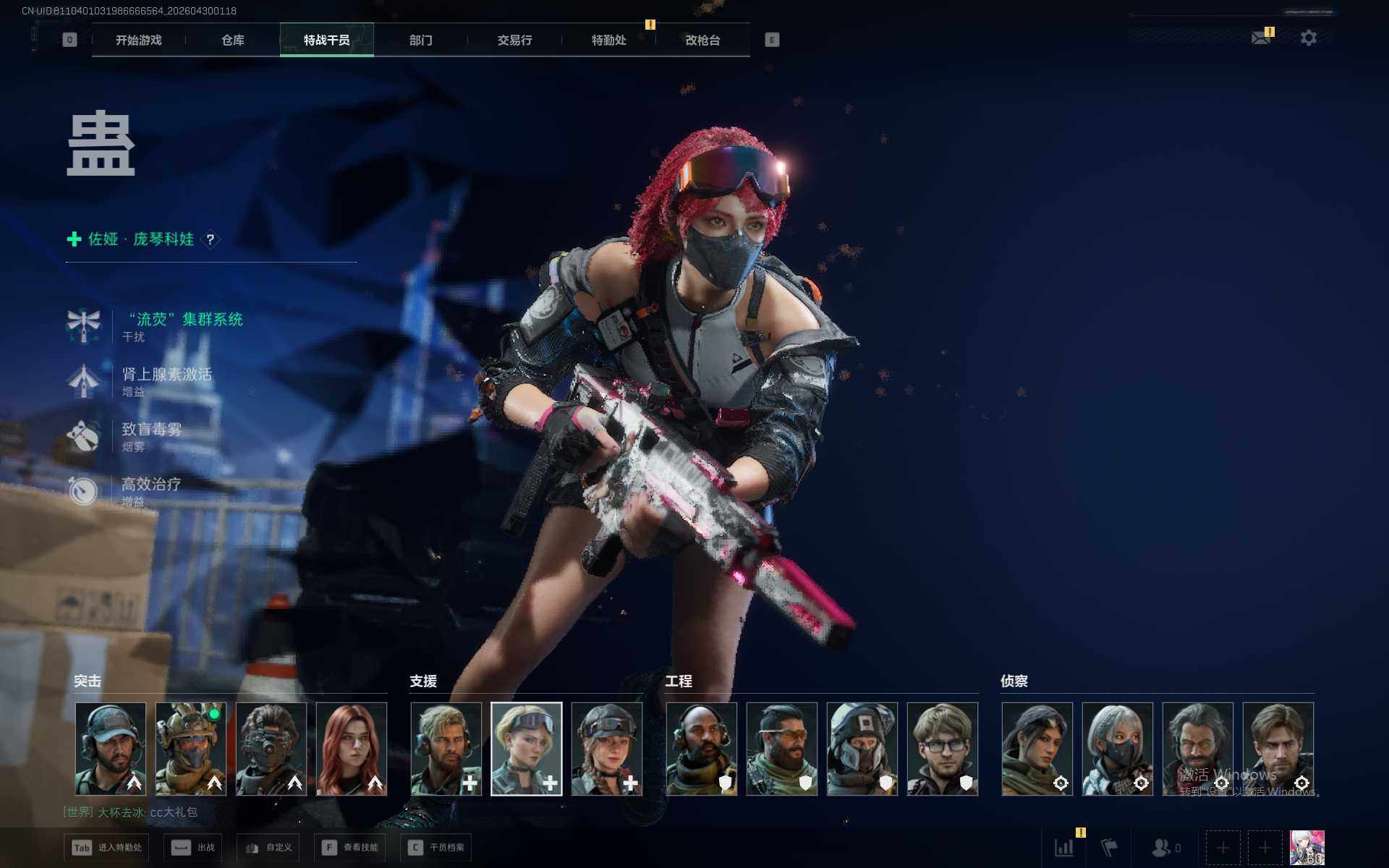The height and width of the screenshot is (868, 1389).
Task: Select the 肾上腺素激活 skill
Action: 166,375
